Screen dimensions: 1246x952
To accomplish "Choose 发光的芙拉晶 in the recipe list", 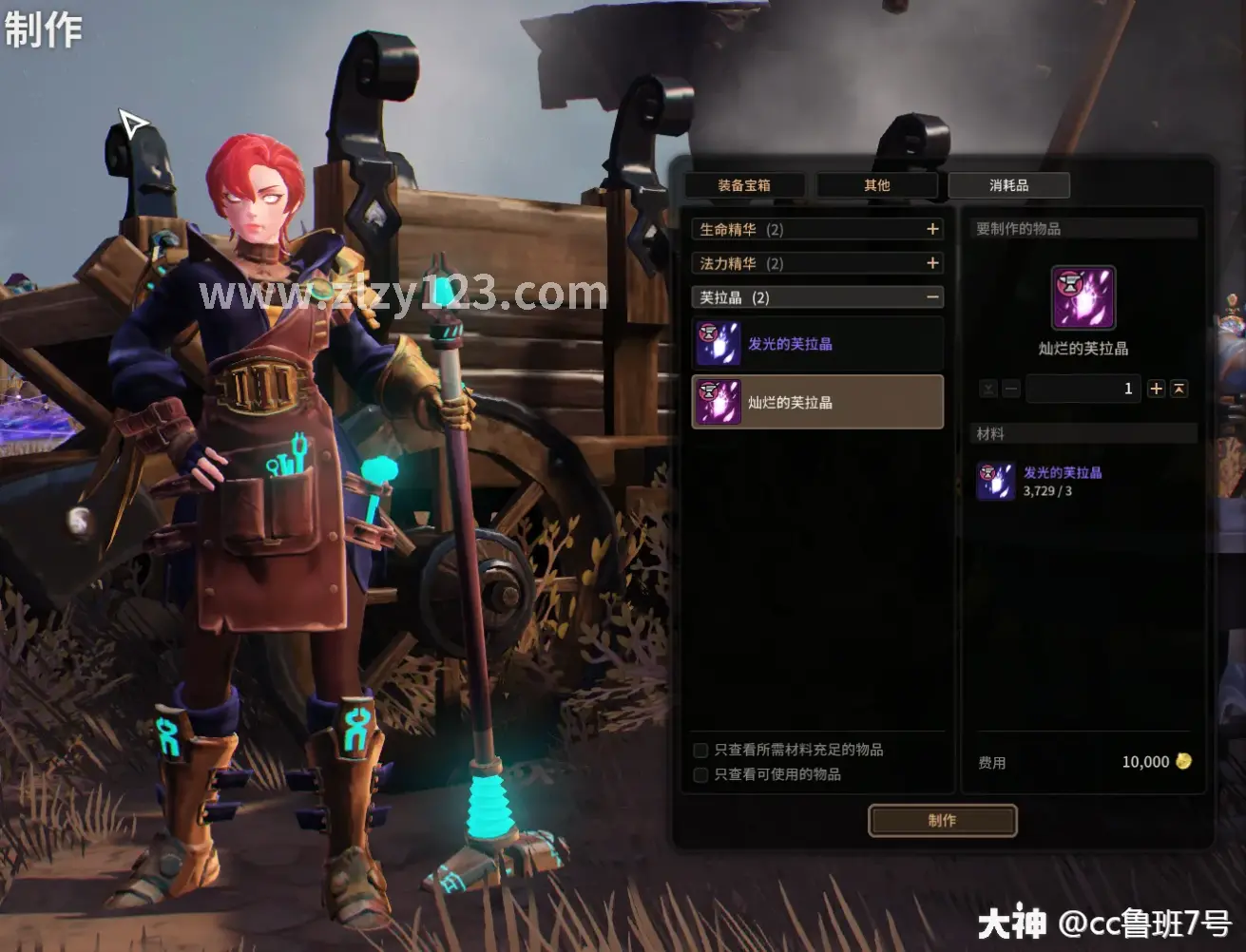I will 817,344.
